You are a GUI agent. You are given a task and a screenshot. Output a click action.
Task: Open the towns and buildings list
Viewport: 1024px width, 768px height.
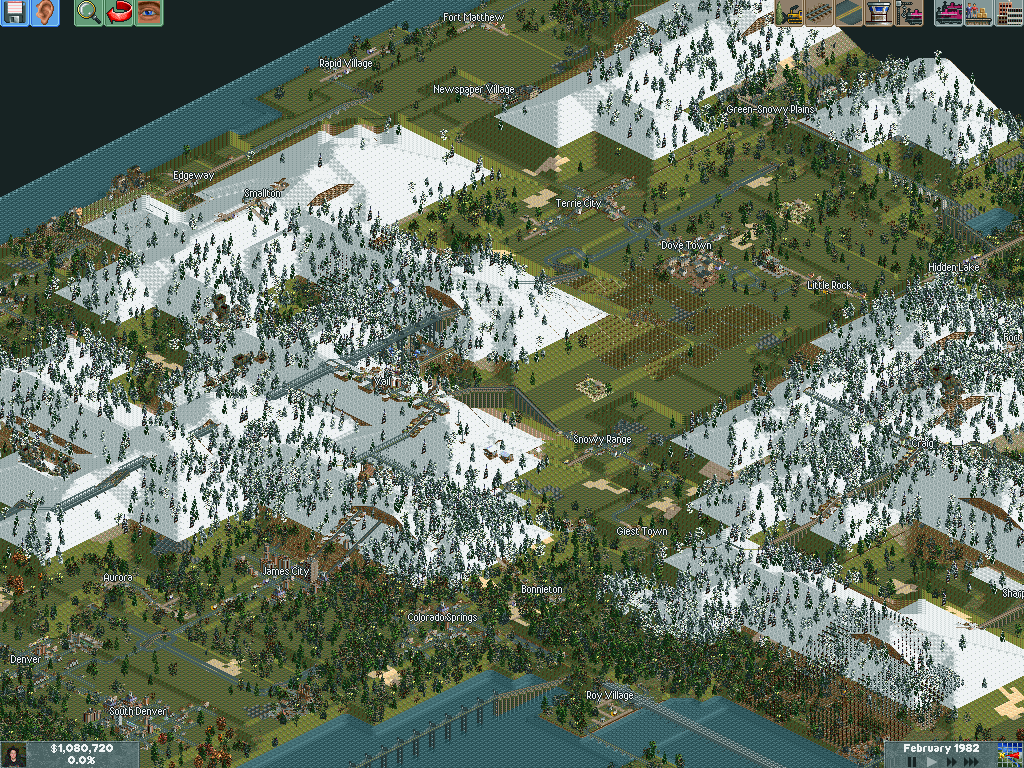[x=1007, y=13]
